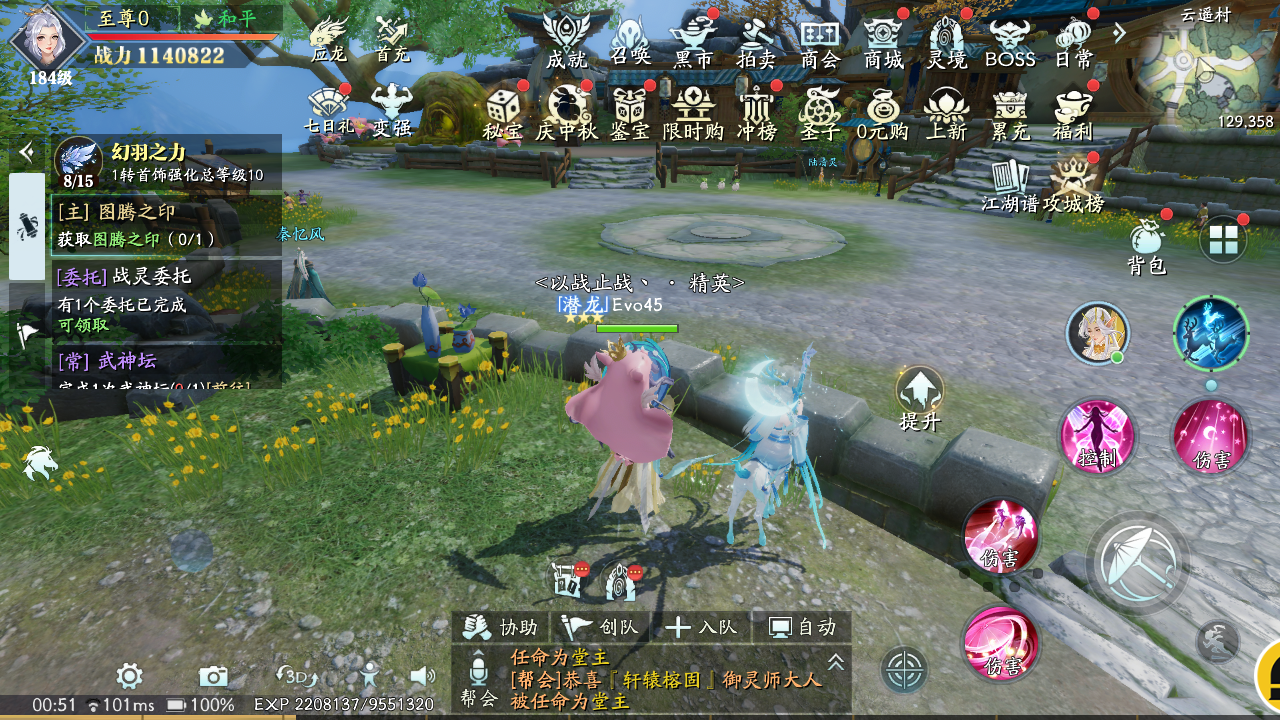The width and height of the screenshot is (1280, 720).
Task: Click the 提升 upgrade arrow button
Action: [919, 397]
